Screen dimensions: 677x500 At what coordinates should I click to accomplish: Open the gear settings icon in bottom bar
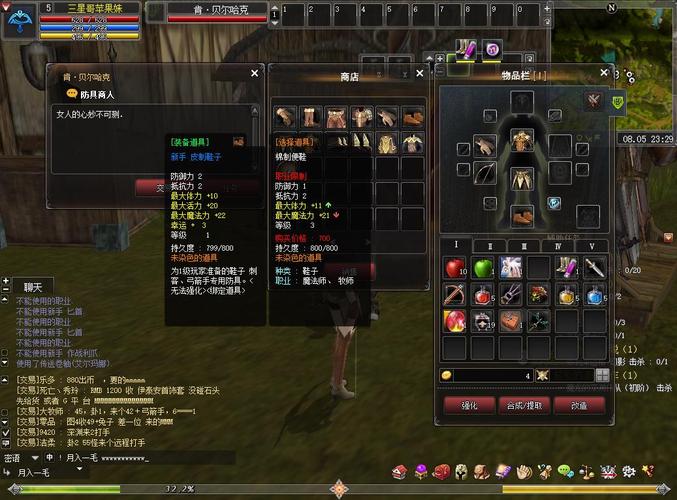[x=628, y=470]
